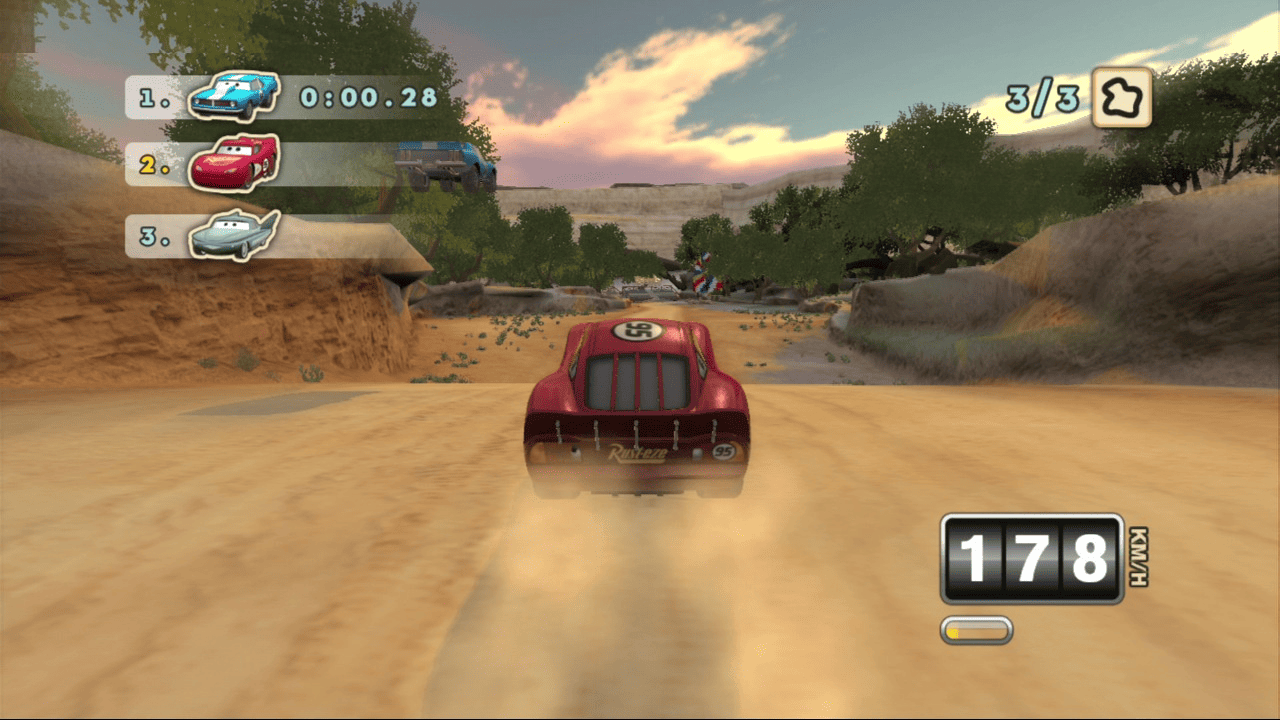Select Lightning McQueen's portrait in second place
This screenshot has height=720, width=1280.
click(x=233, y=163)
